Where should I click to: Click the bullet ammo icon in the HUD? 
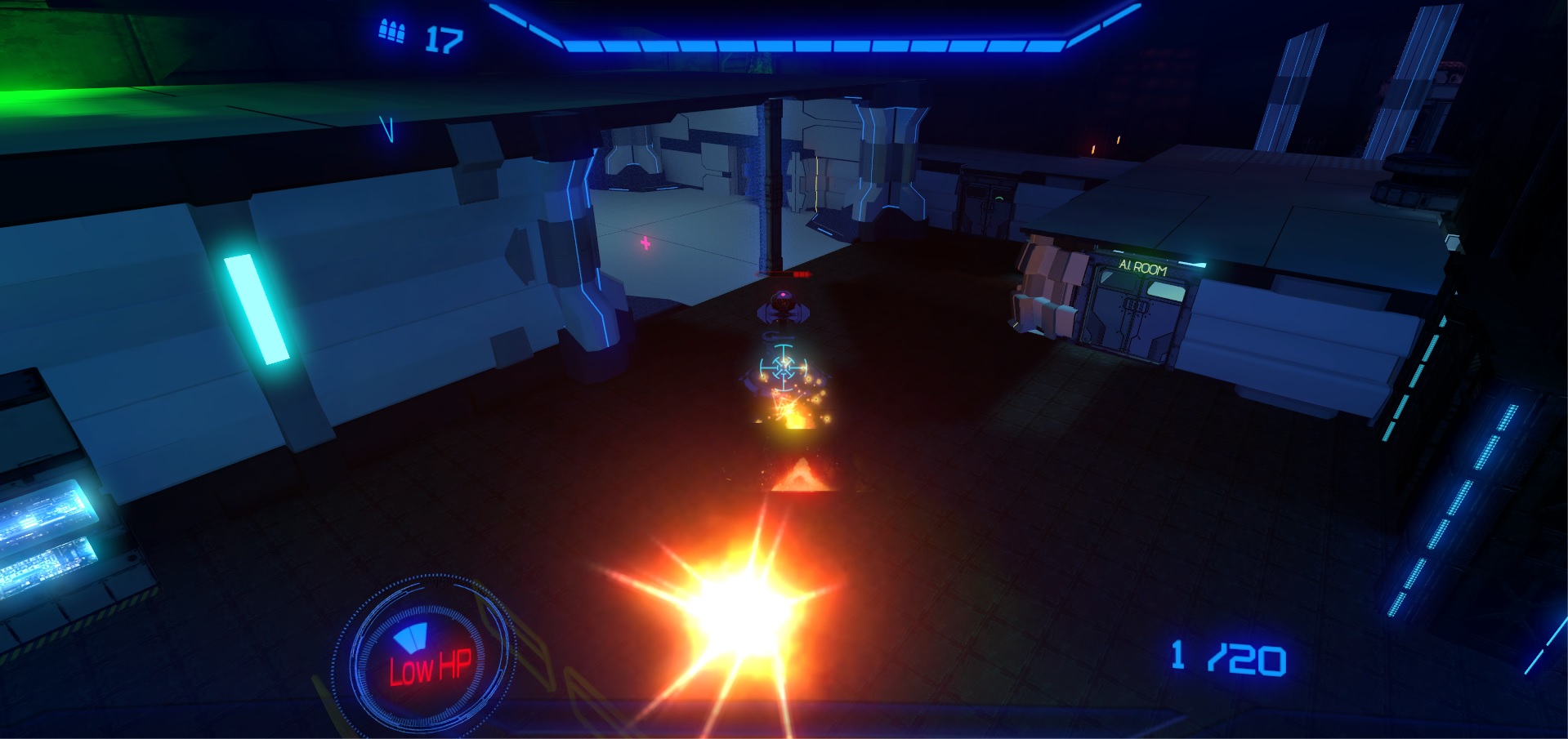(390, 33)
